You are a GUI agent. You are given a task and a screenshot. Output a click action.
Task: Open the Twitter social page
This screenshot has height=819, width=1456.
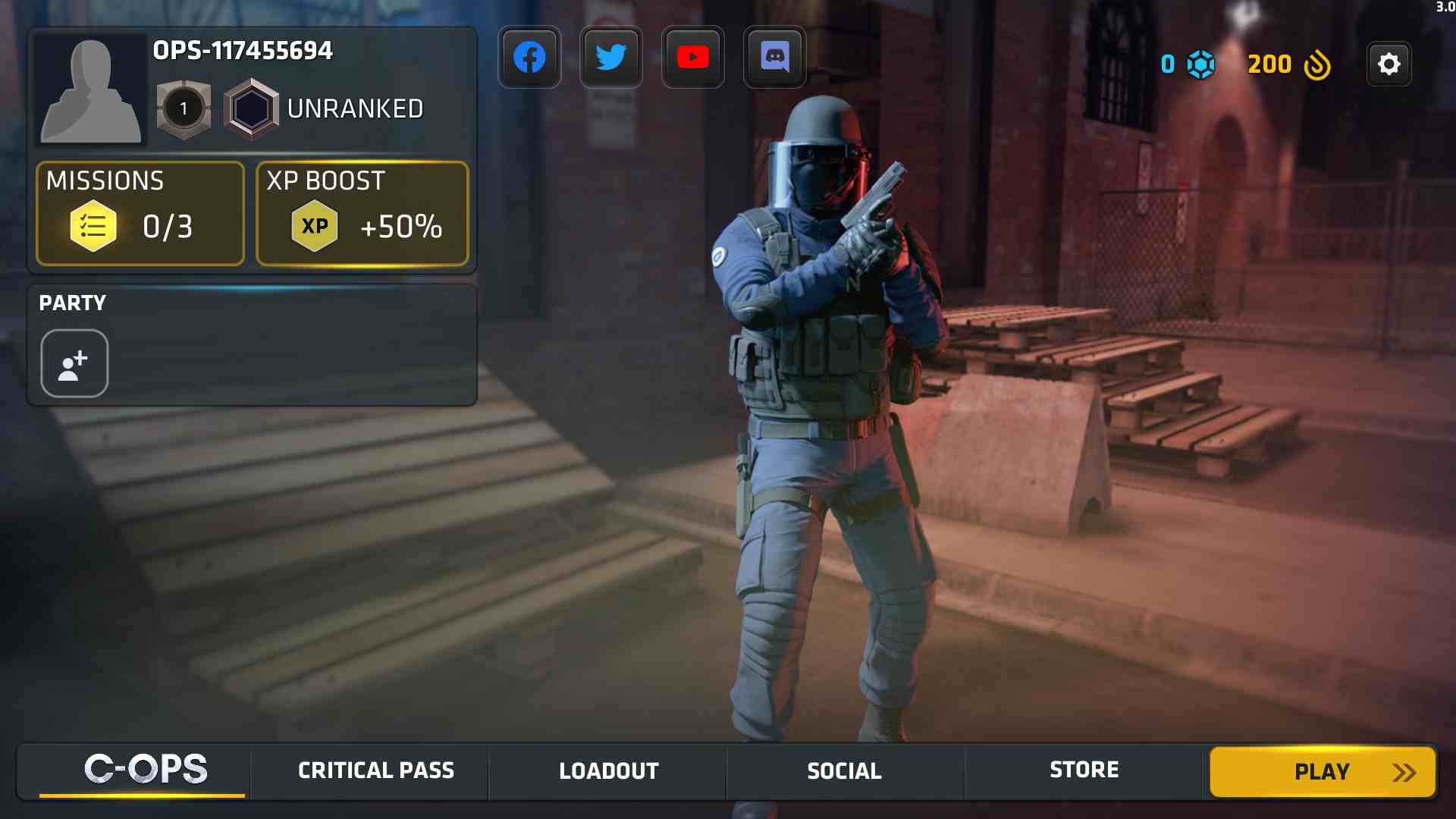[611, 57]
